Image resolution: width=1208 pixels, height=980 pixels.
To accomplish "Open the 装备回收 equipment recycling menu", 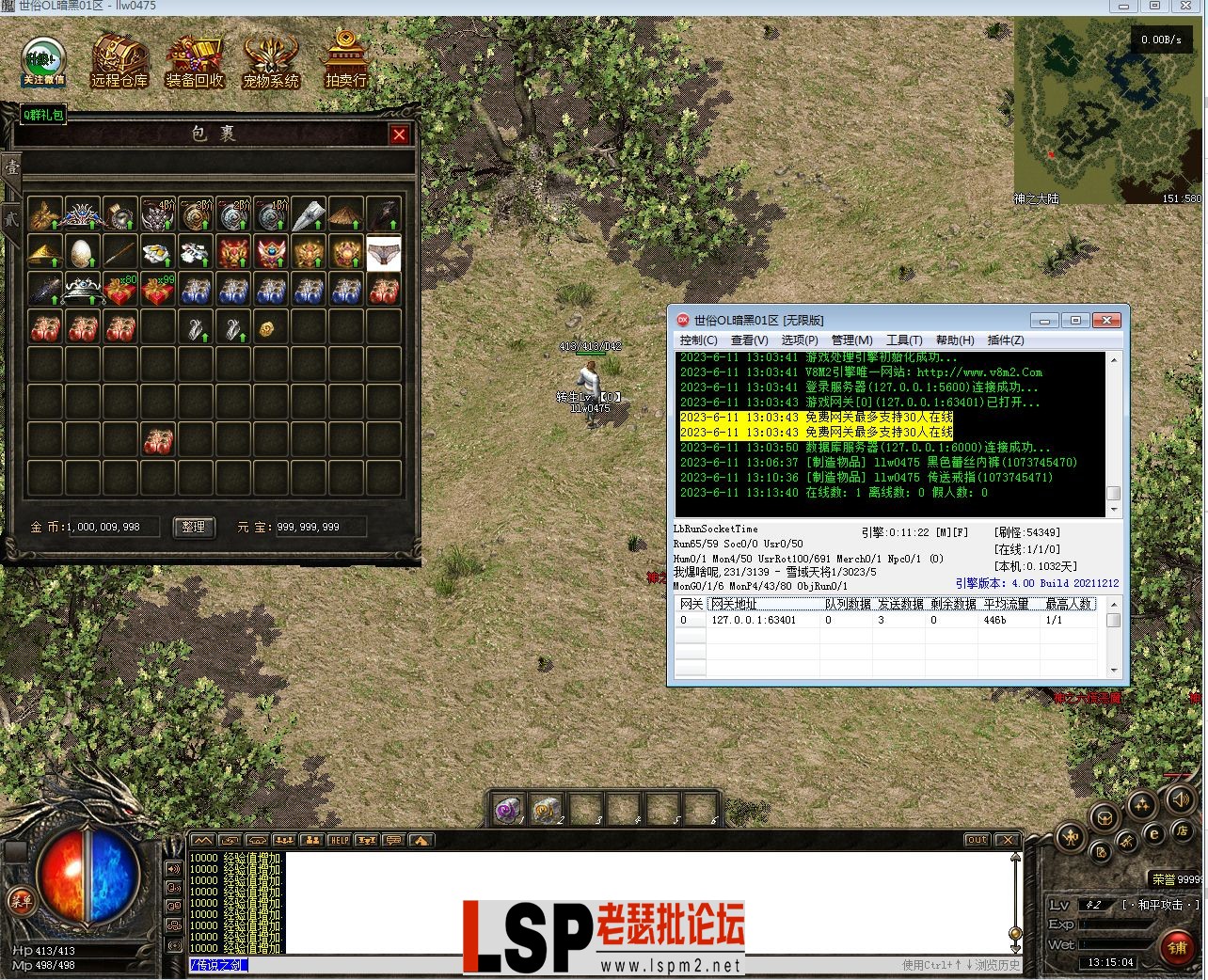I will click(x=195, y=61).
